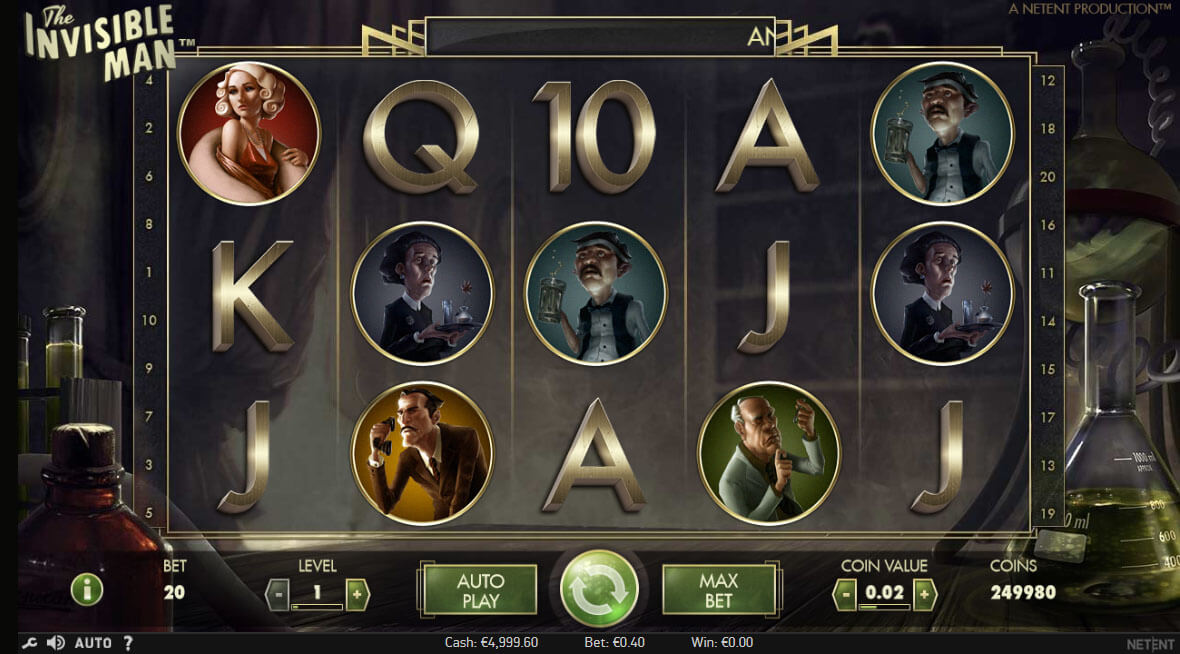The height and width of the screenshot is (654, 1180).
Task: Open game settings with the wrench icon
Action: coord(29,642)
